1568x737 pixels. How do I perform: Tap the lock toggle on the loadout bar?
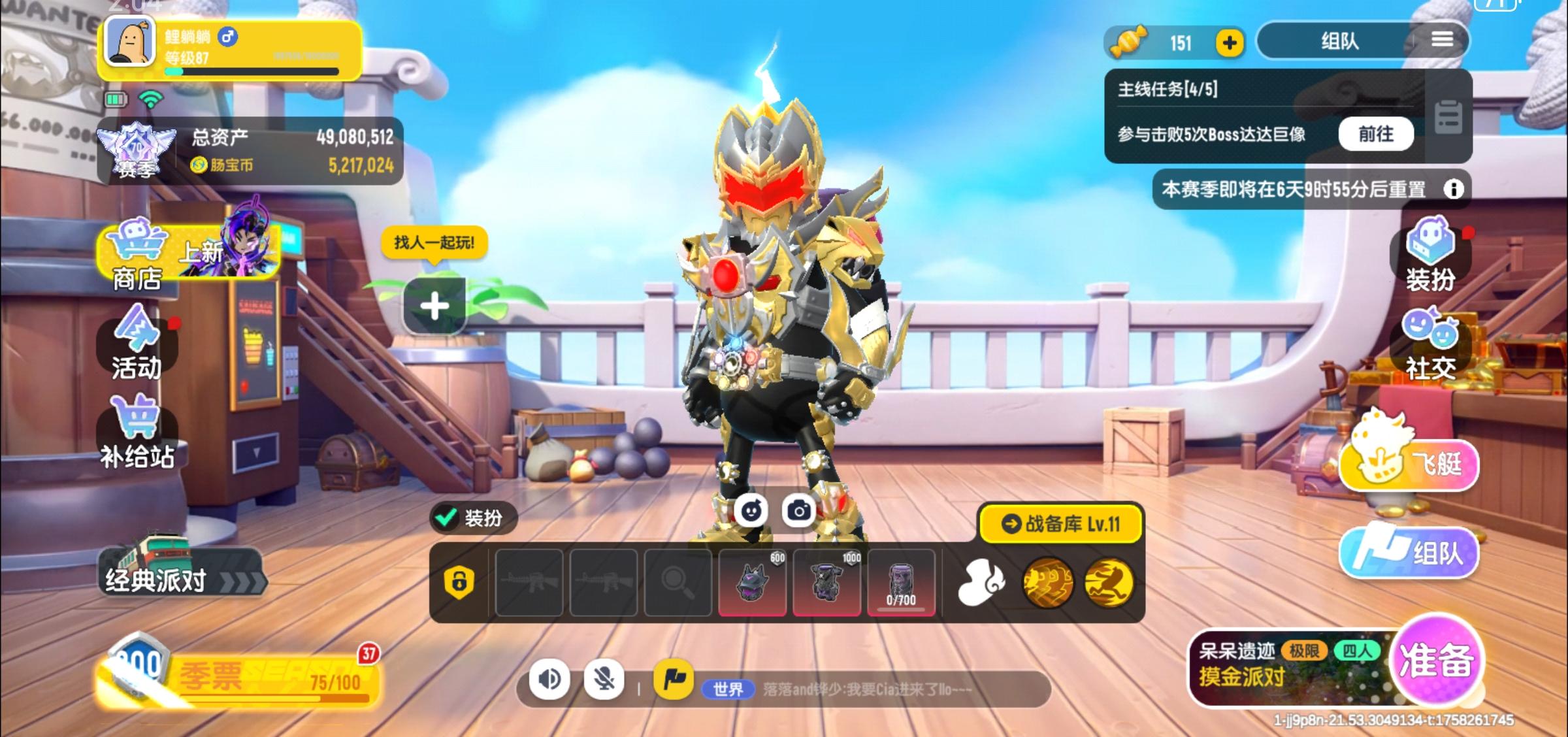click(461, 581)
